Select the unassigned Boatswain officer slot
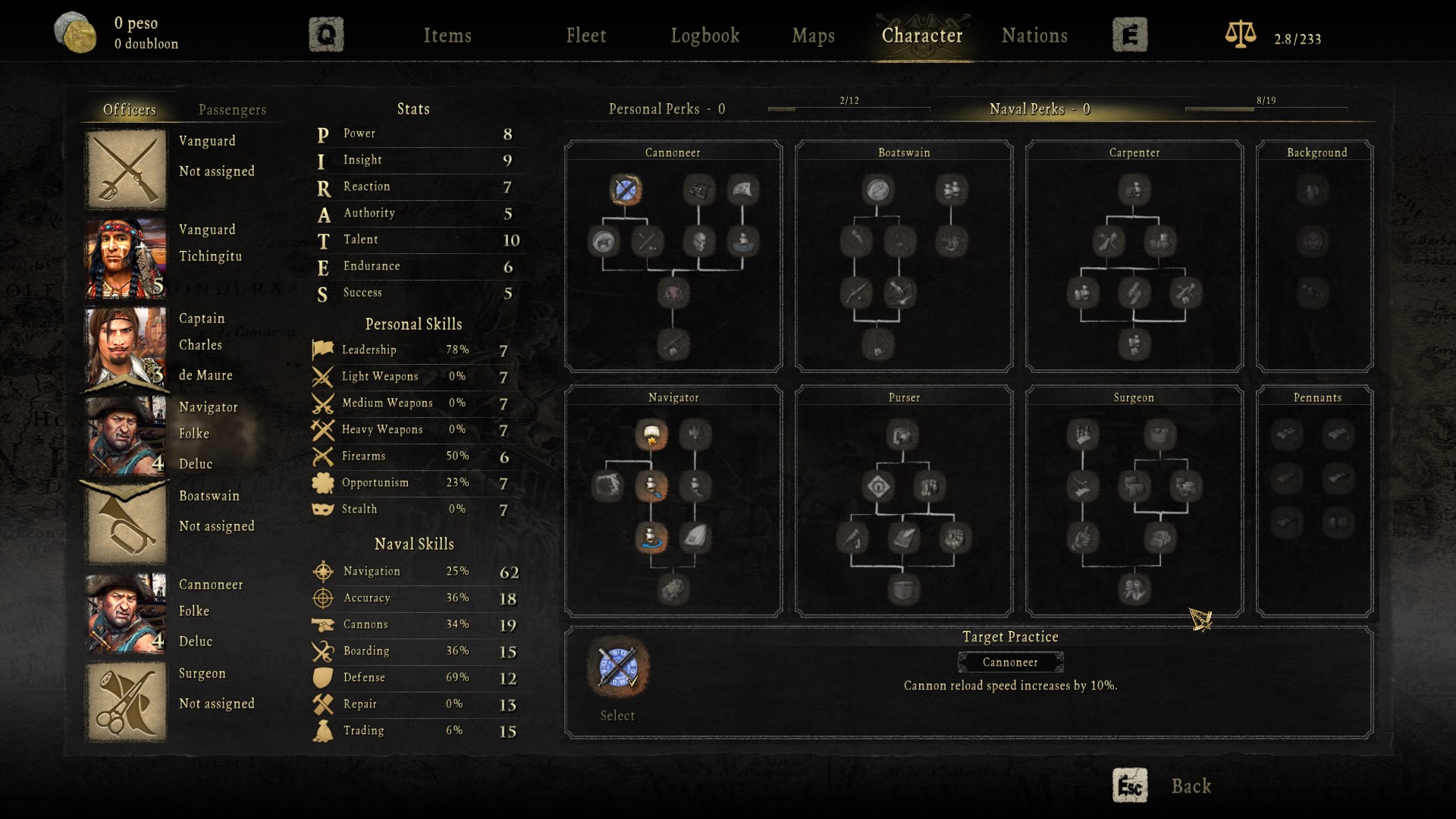 (126, 524)
